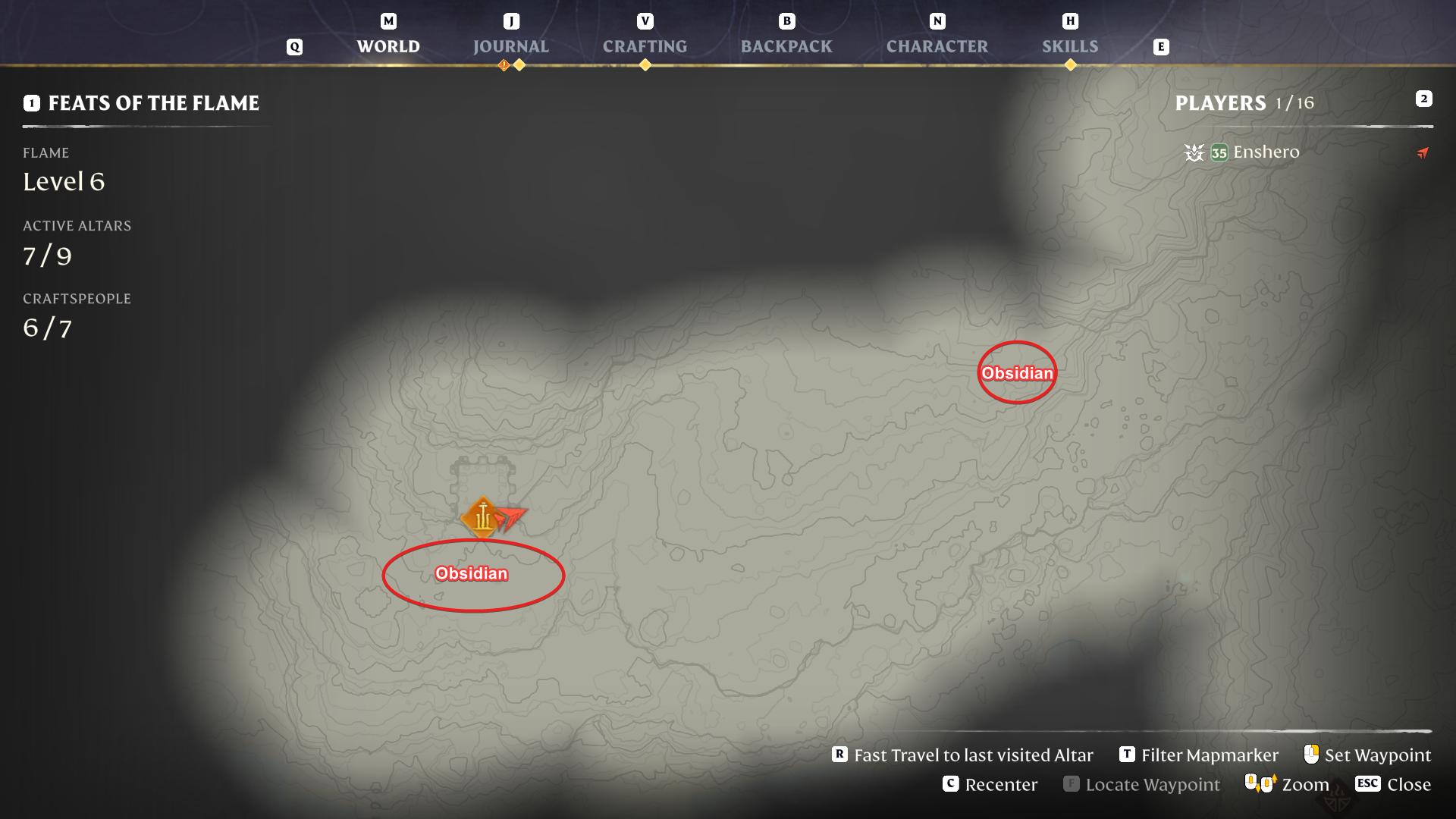Open the Feats of the Flame panel header
Viewport: 1456px width, 819px height.
click(153, 103)
